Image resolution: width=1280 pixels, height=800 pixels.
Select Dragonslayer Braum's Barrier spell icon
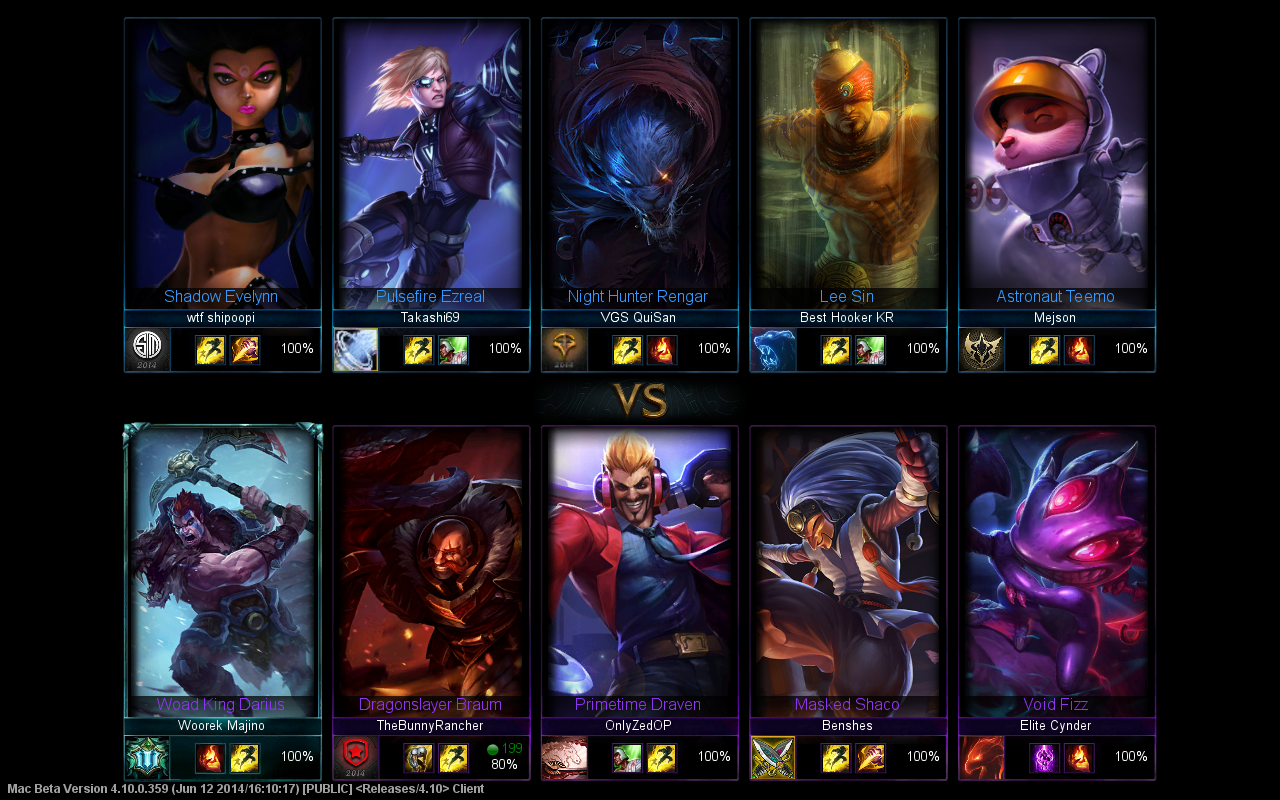coord(418,757)
